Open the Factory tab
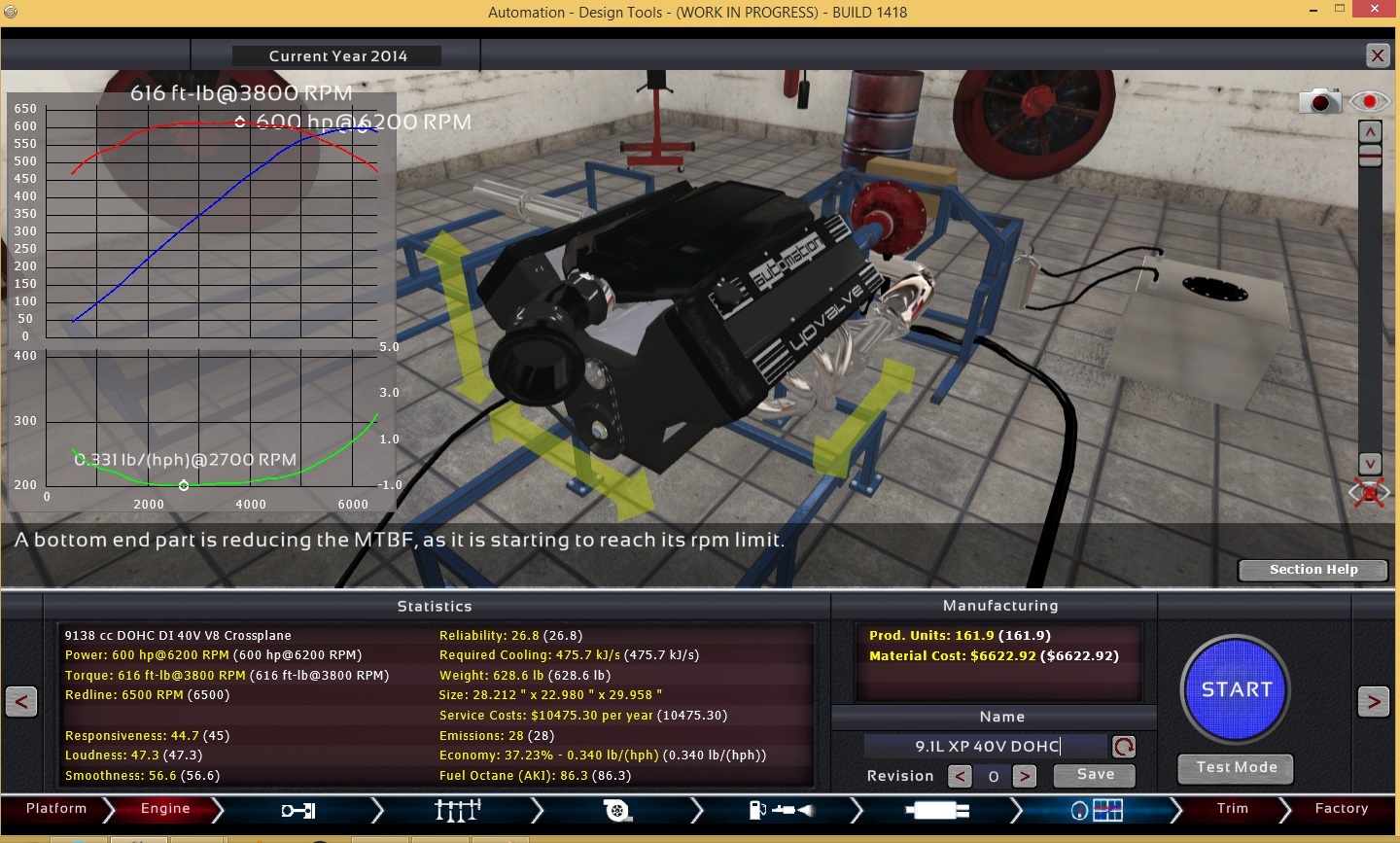This screenshot has height=843, width=1400. click(x=1341, y=809)
